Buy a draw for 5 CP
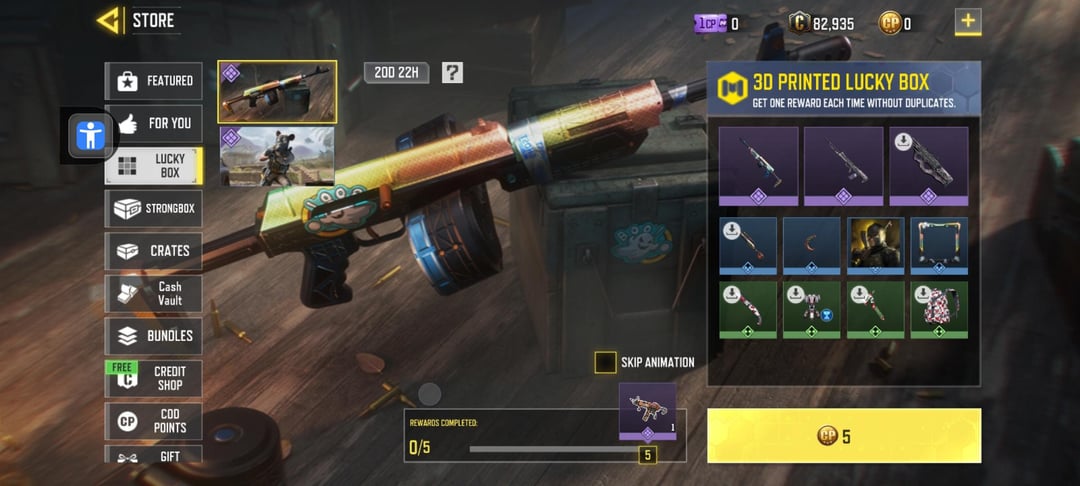This screenshot has width=1080, height=486. coord(843,435)
